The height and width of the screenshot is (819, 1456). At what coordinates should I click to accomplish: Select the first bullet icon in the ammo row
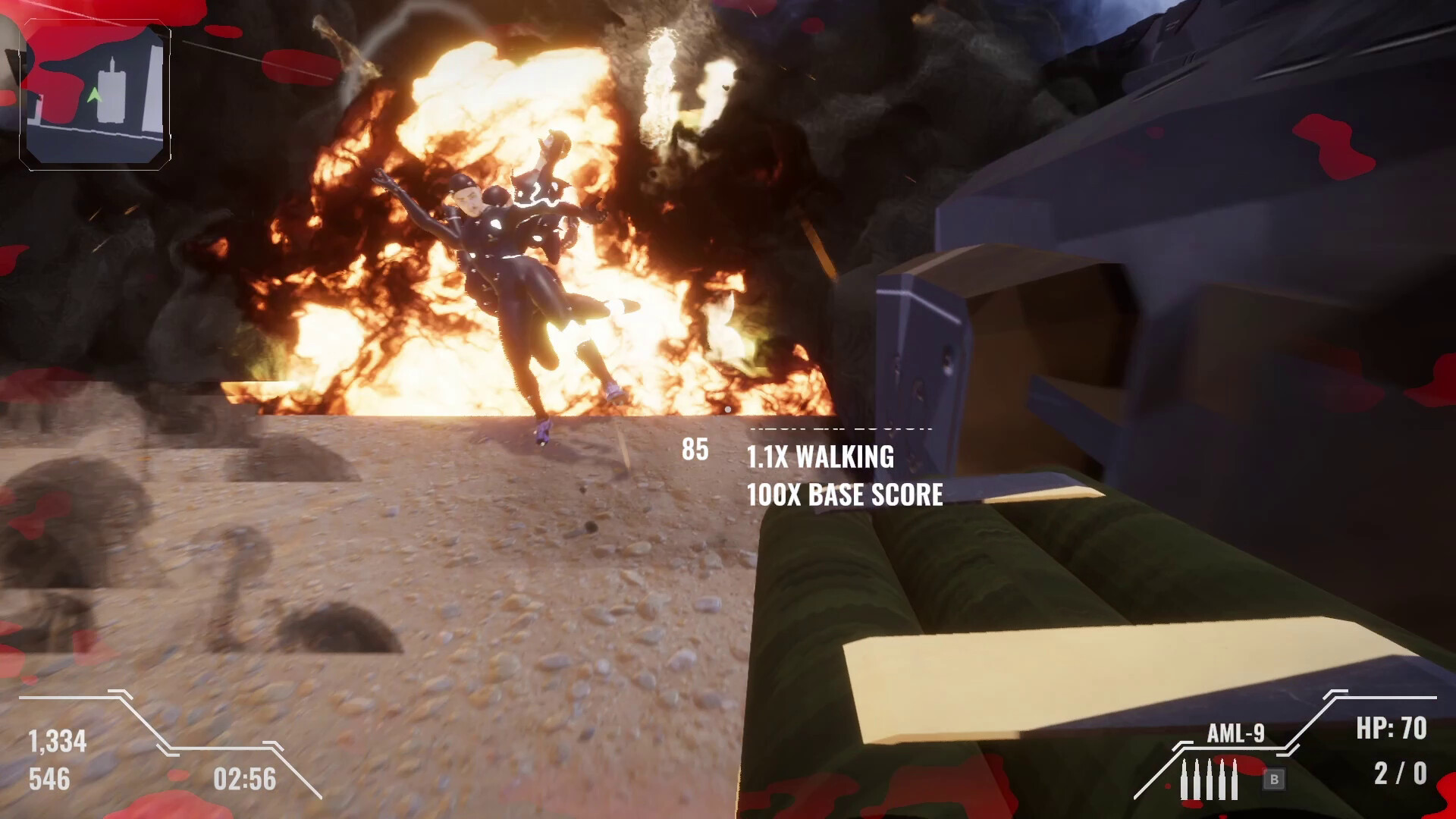1185,778
